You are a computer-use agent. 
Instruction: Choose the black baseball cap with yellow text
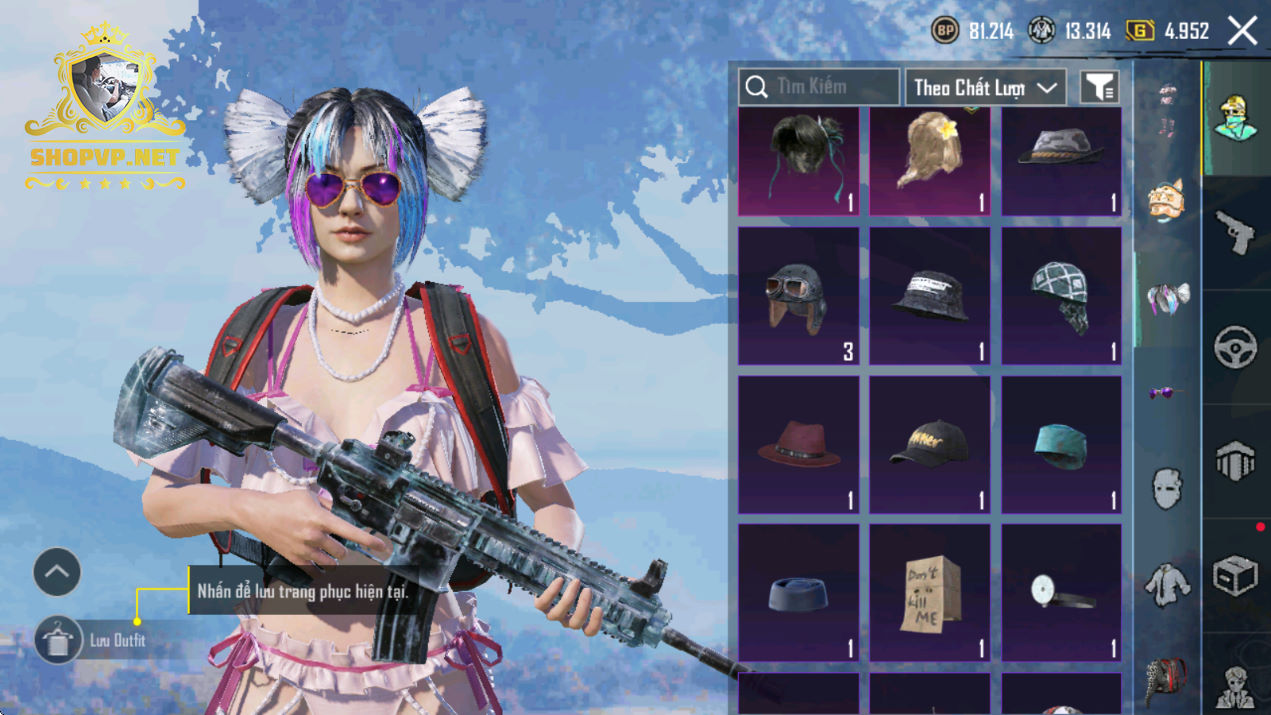click(929, 445)
